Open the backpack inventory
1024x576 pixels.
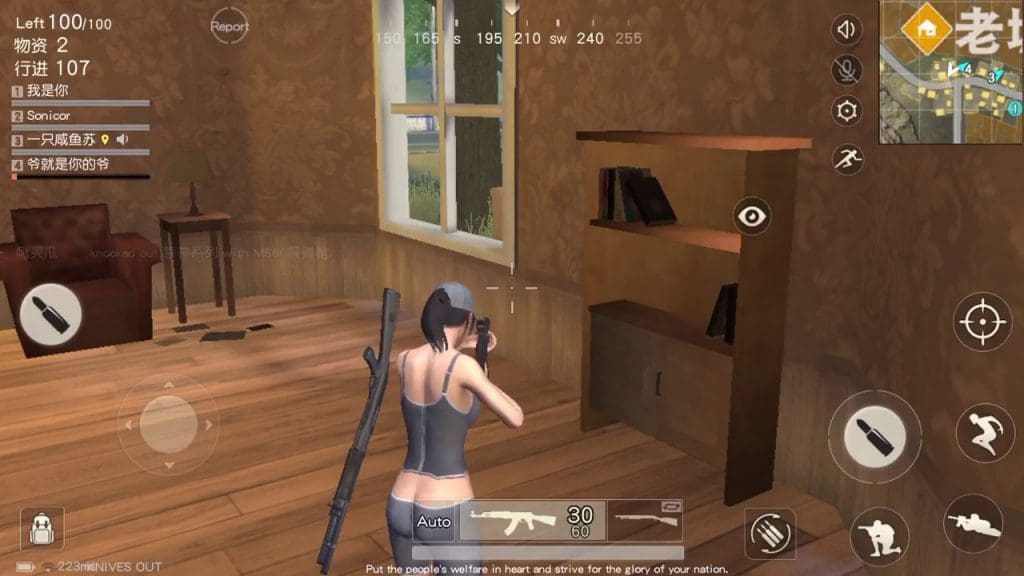42,529
